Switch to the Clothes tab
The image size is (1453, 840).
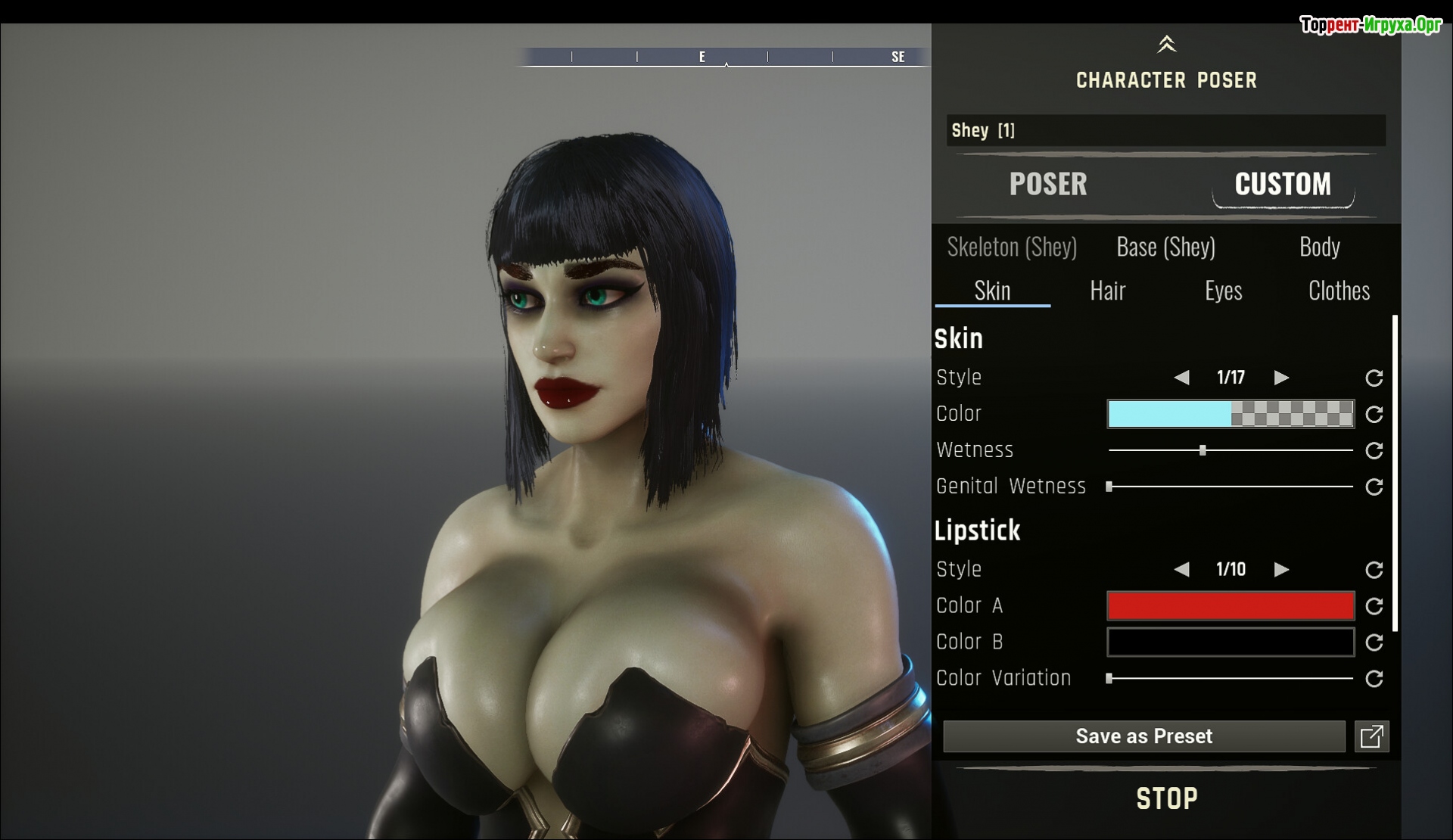[1339, 291]
